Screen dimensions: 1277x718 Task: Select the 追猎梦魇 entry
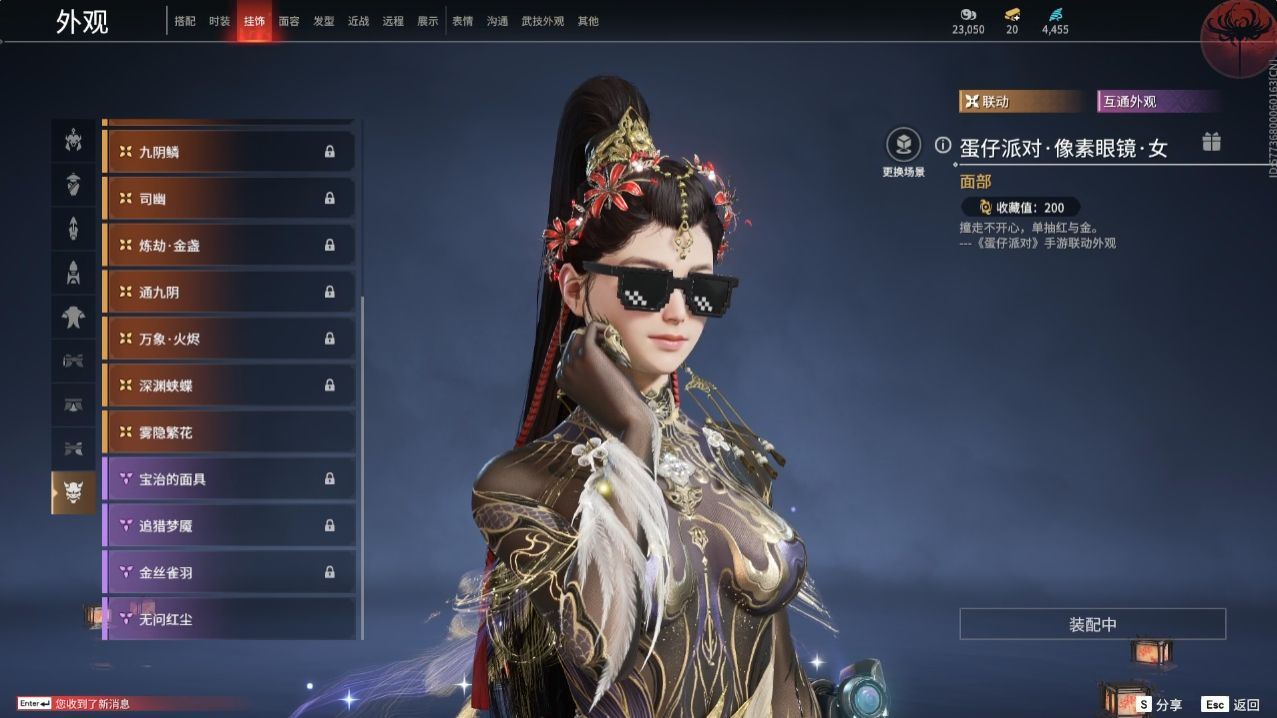point(229,525)
